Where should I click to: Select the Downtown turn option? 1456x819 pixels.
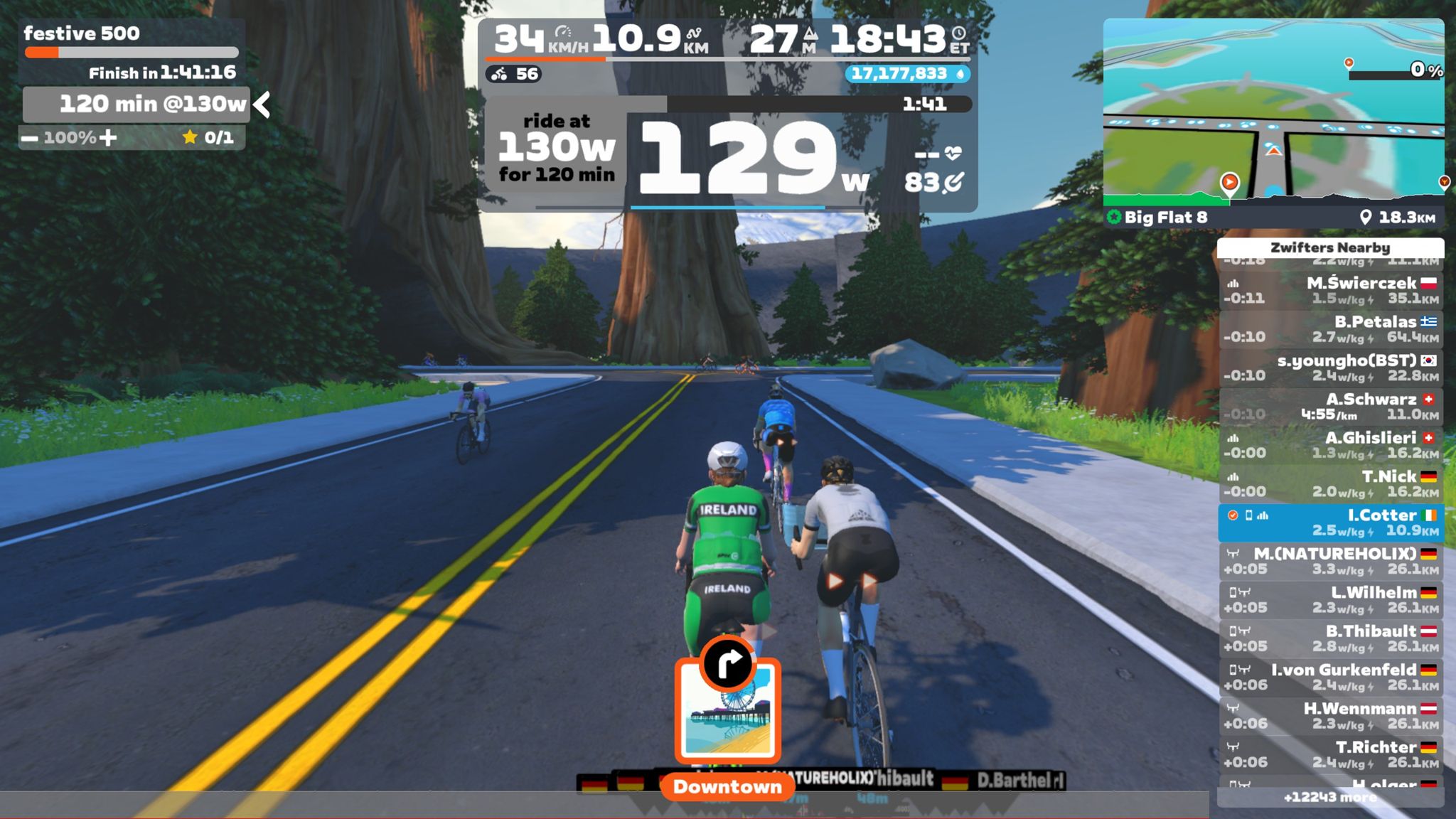coord(727,711)
